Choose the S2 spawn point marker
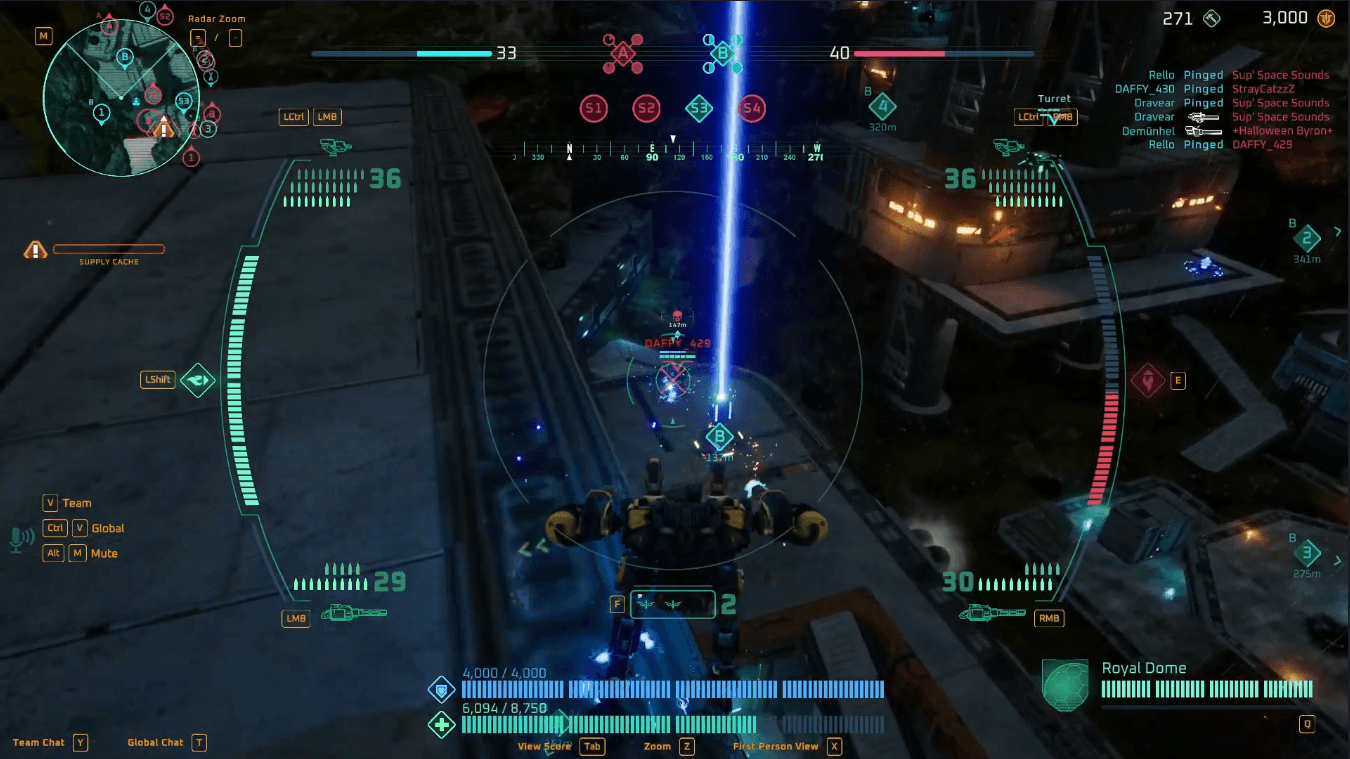Viewport: 1350px width, 759px height. [x=647, y=108]
